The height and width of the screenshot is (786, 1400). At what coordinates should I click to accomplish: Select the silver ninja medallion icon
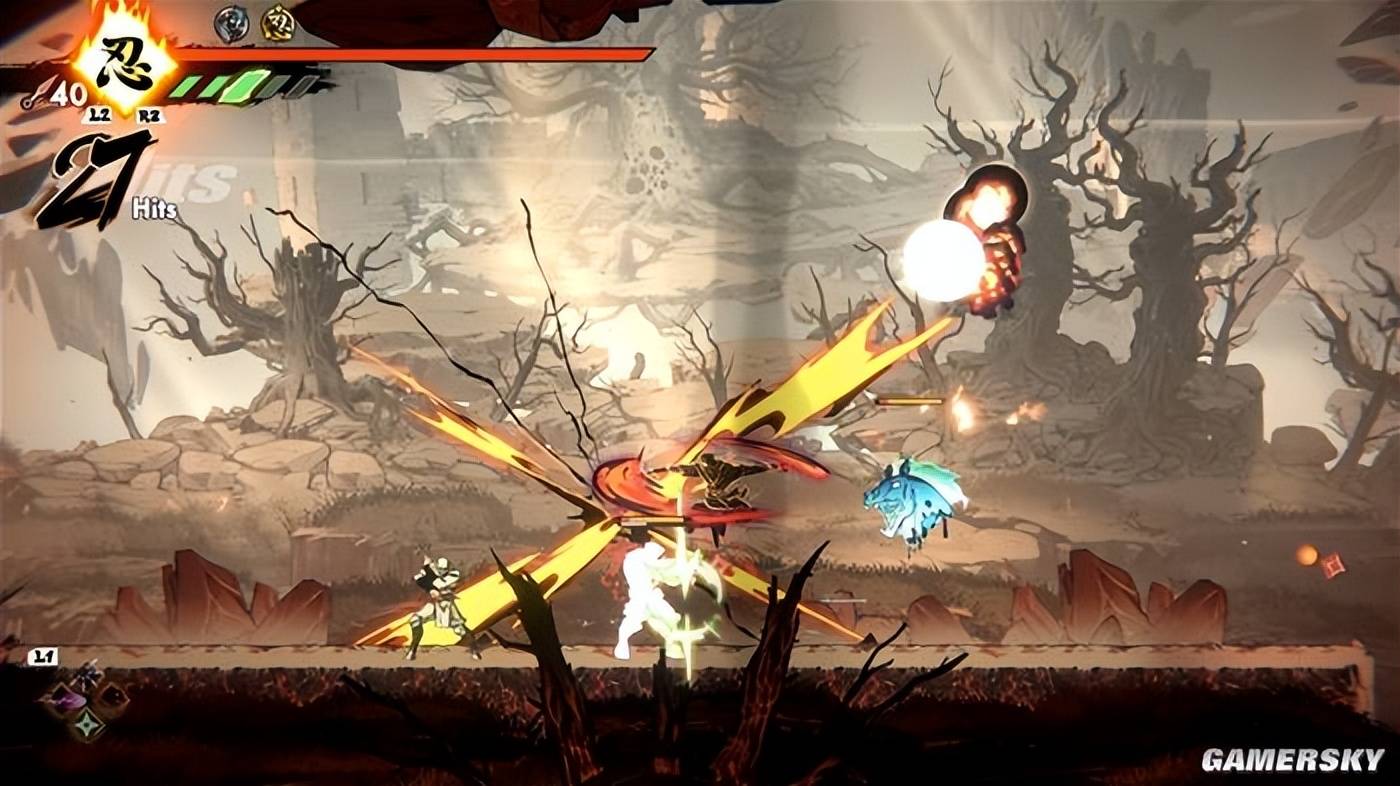[x=231, y=24]
